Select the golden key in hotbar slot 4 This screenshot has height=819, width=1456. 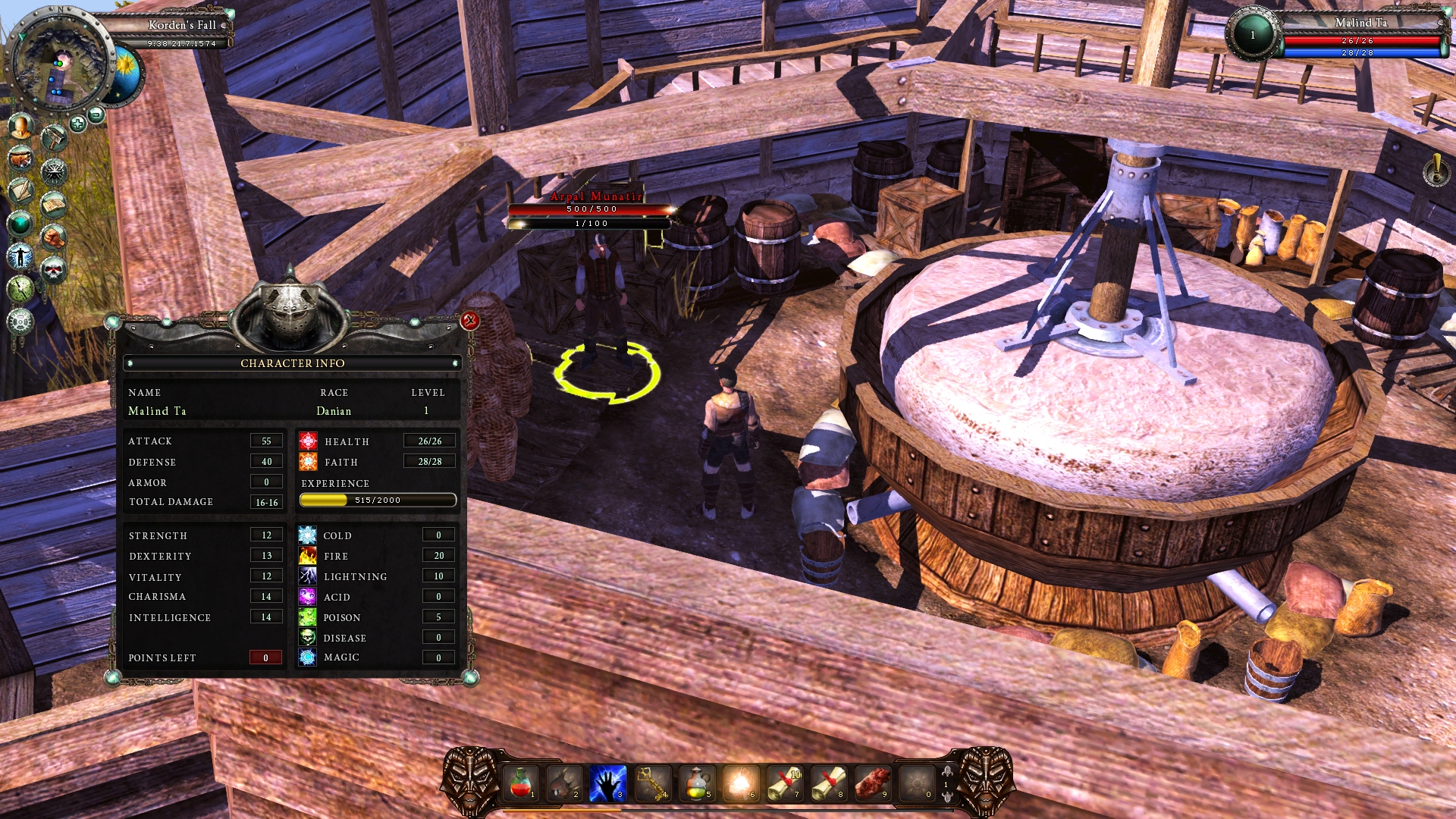(651, 783)
